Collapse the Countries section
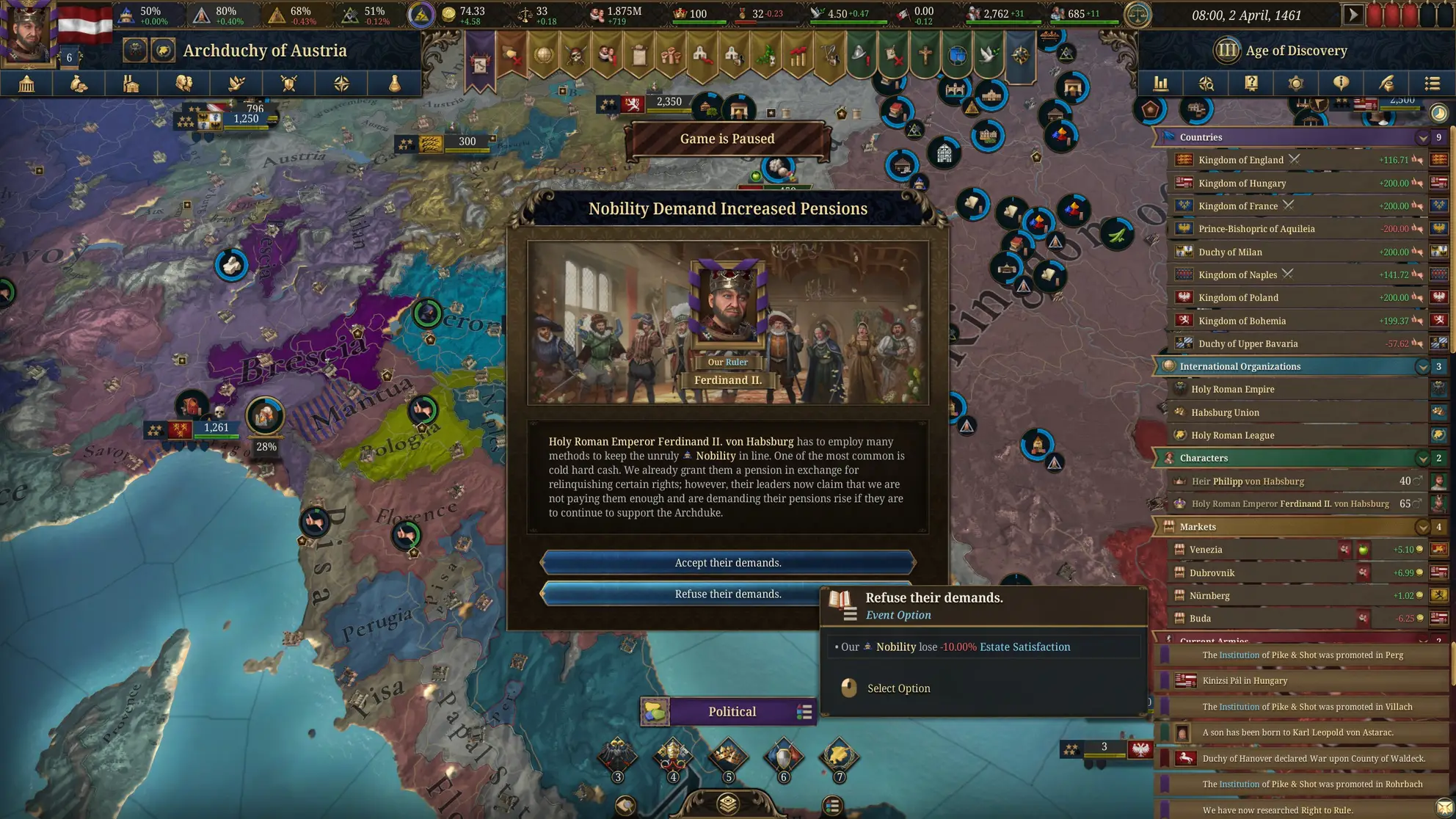1456x819 pixels. click(x=1422, y=137)
